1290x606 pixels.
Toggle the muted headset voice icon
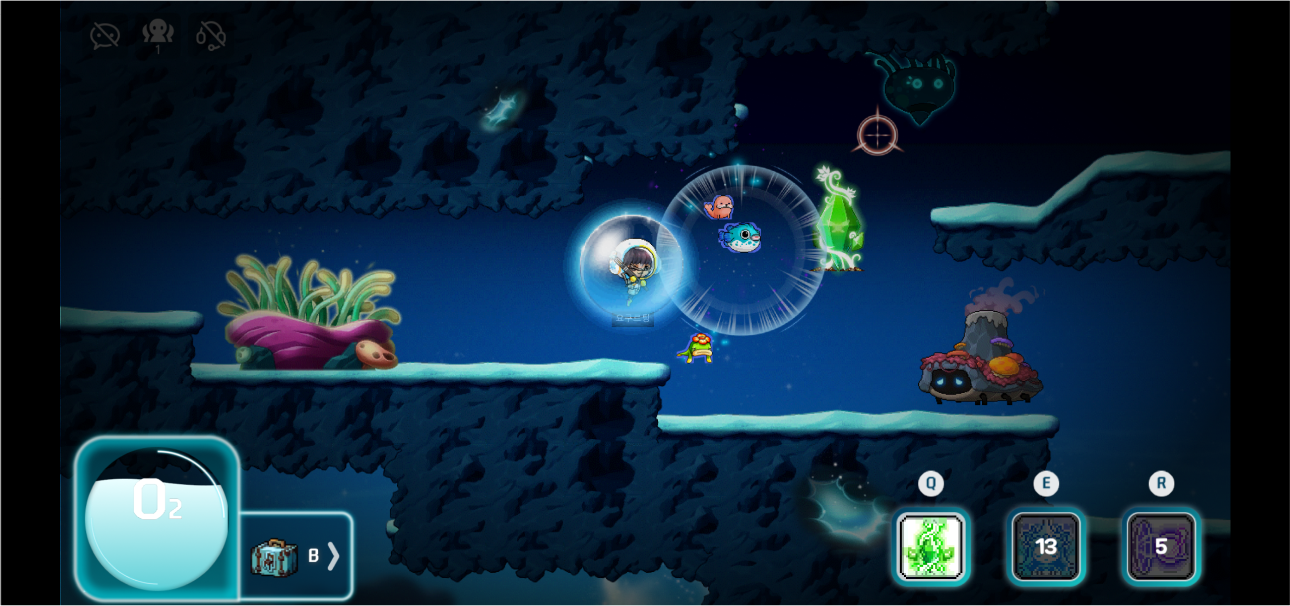coord(211,36)
